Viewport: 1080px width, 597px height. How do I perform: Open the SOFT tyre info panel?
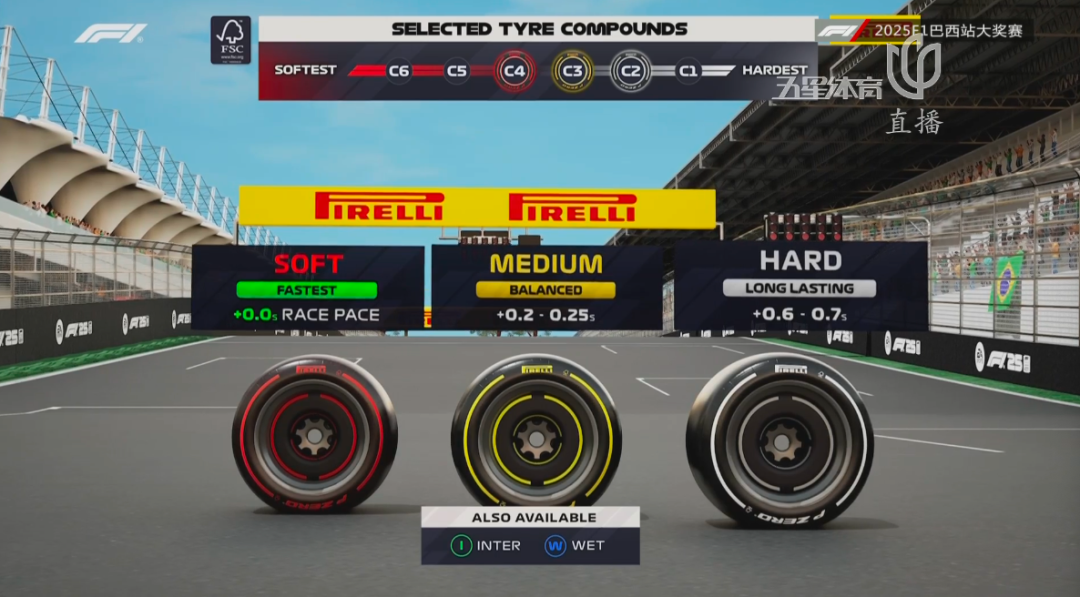pyautogui.click(x=308, y=288)
